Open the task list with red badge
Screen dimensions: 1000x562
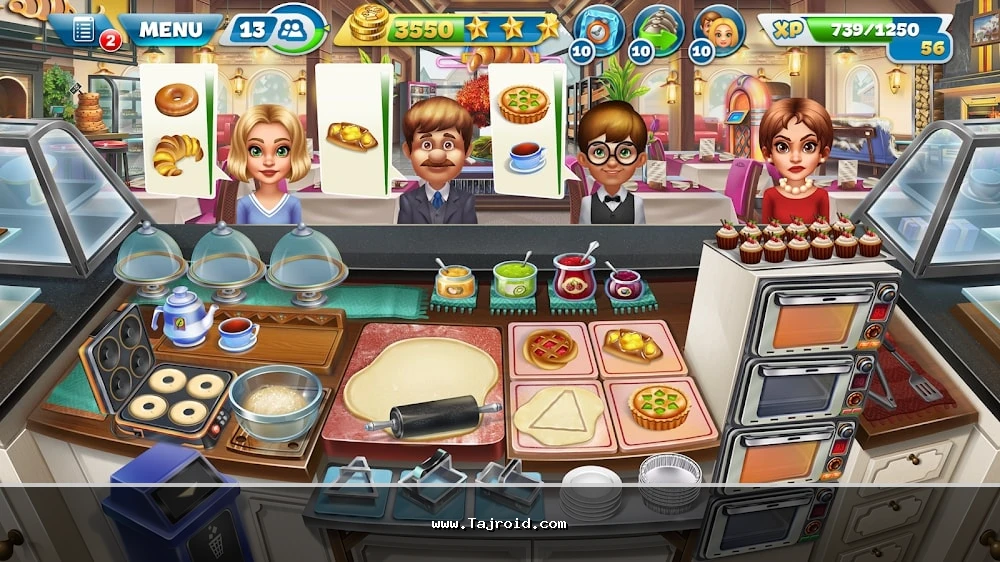tap(86, 30)
